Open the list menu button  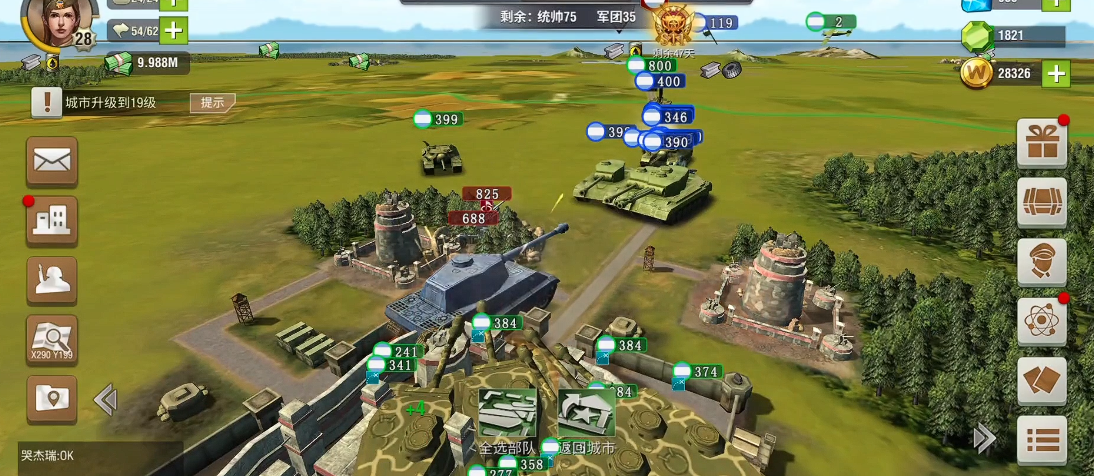(x=1042, y=439)
